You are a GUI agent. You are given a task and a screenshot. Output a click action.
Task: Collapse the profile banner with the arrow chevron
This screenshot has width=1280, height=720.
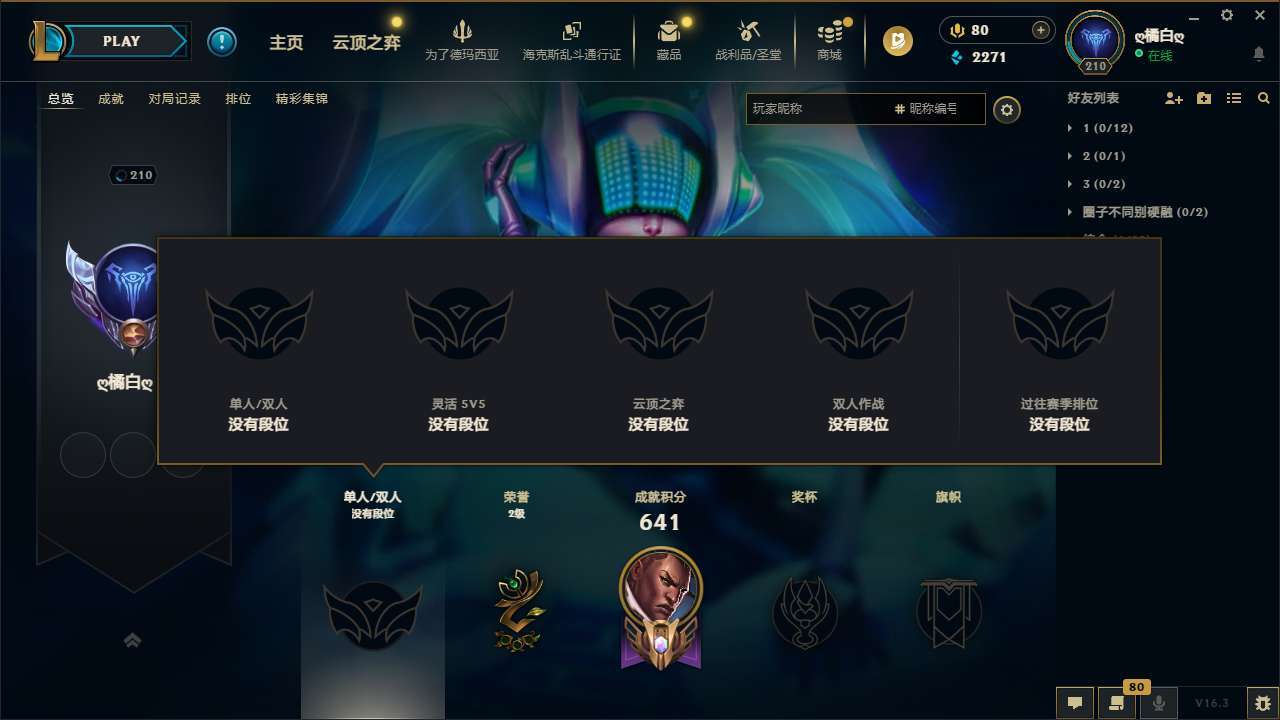[133, 640]
